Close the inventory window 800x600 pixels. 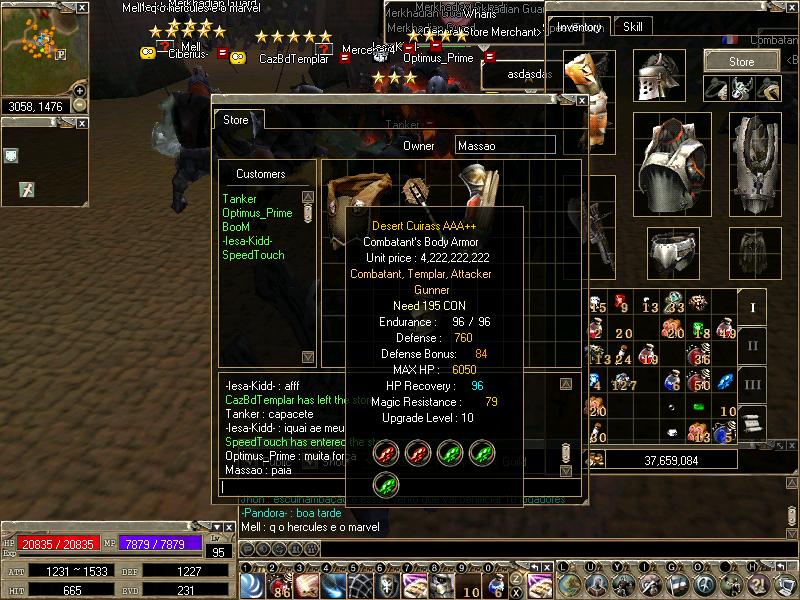793,7
